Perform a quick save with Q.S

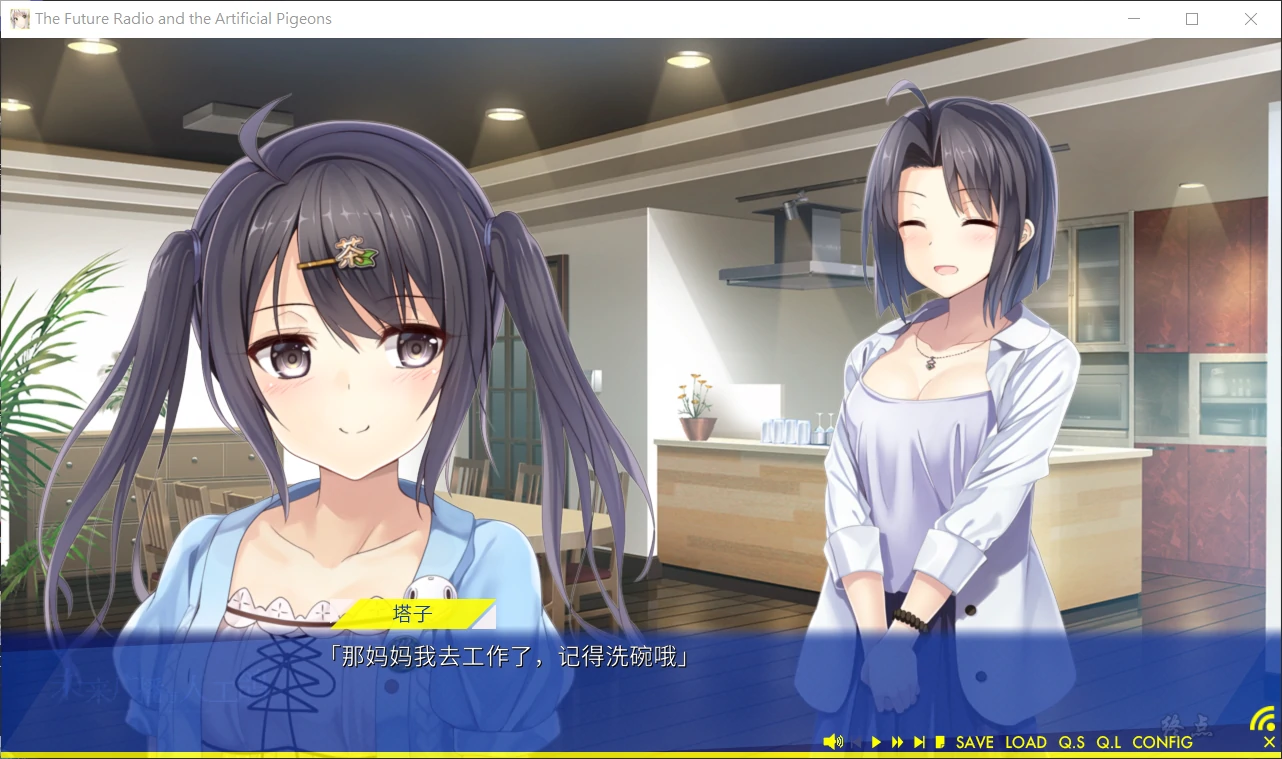(1070, 742)
